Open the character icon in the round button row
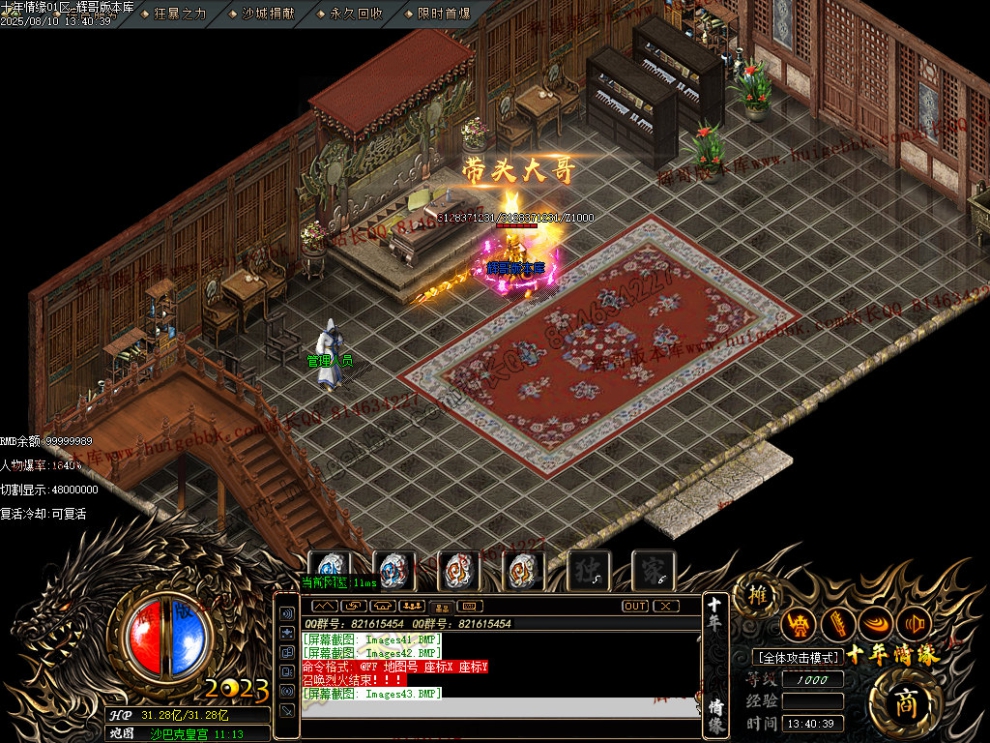 coord(799,624)
